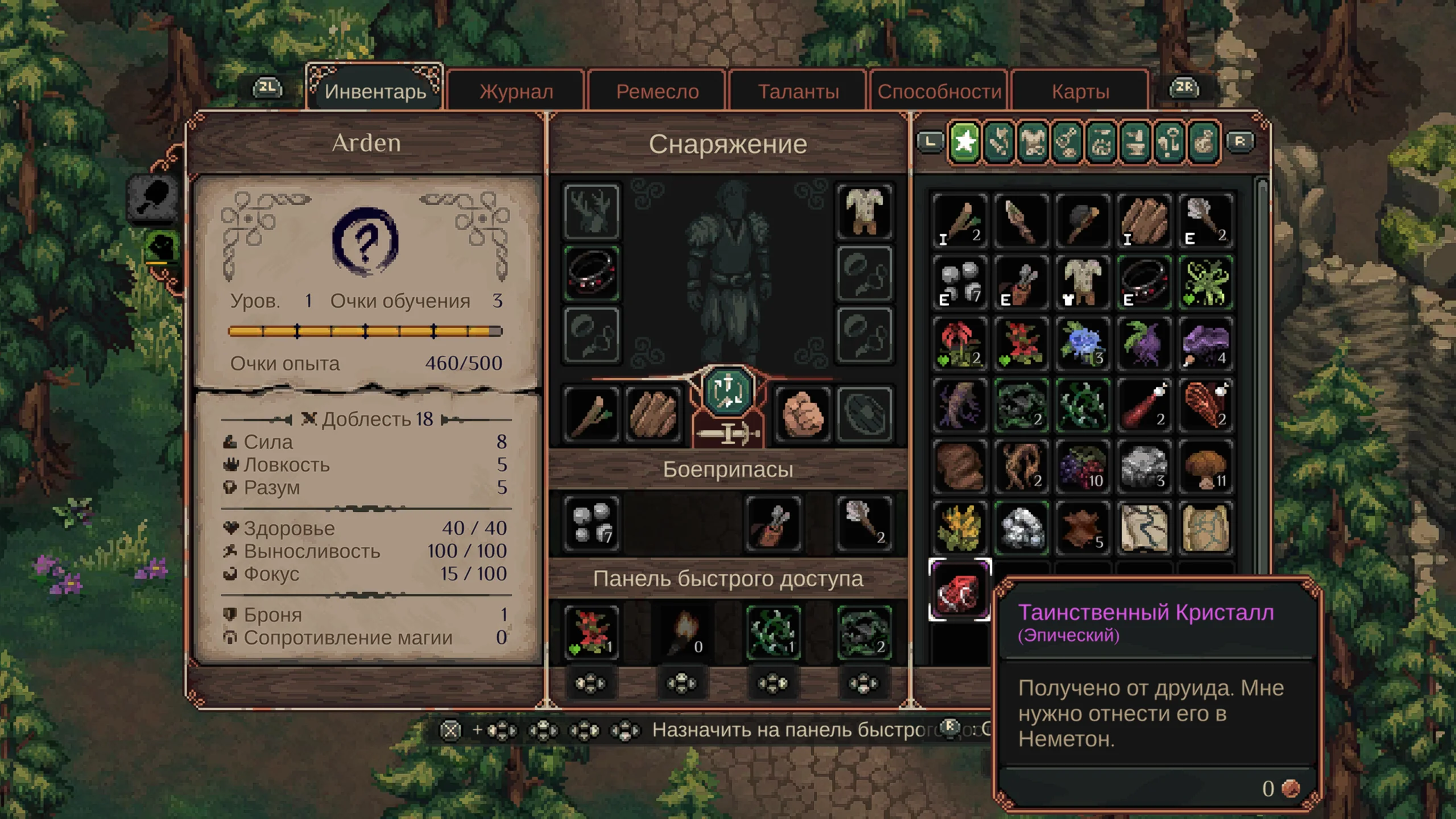The width and height of the screenshot is (1456, 819).
Task: Choose the key items inventory filter
Action: click(1169, 142)
